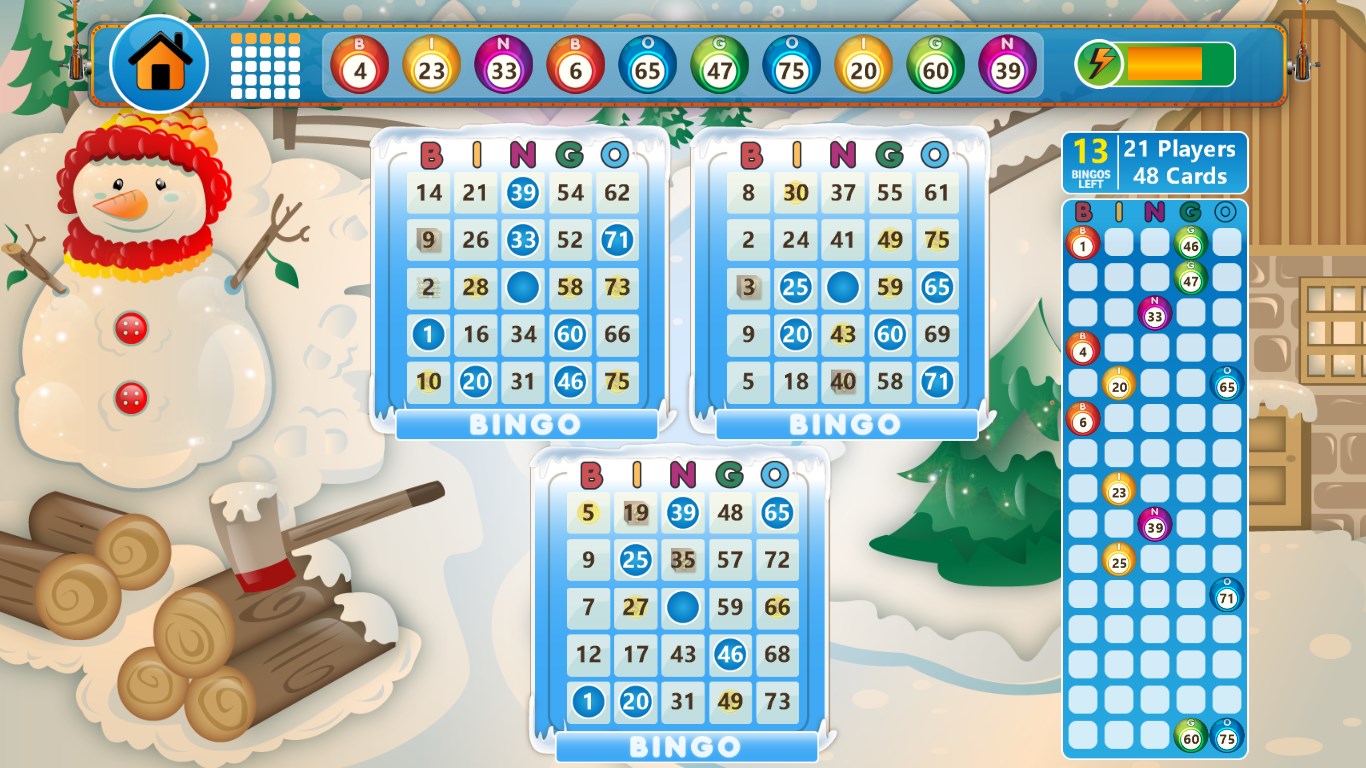The image size is (1366, 768).
Task: Click the energy meter progress bar
Action: (x=1166, y=64)
